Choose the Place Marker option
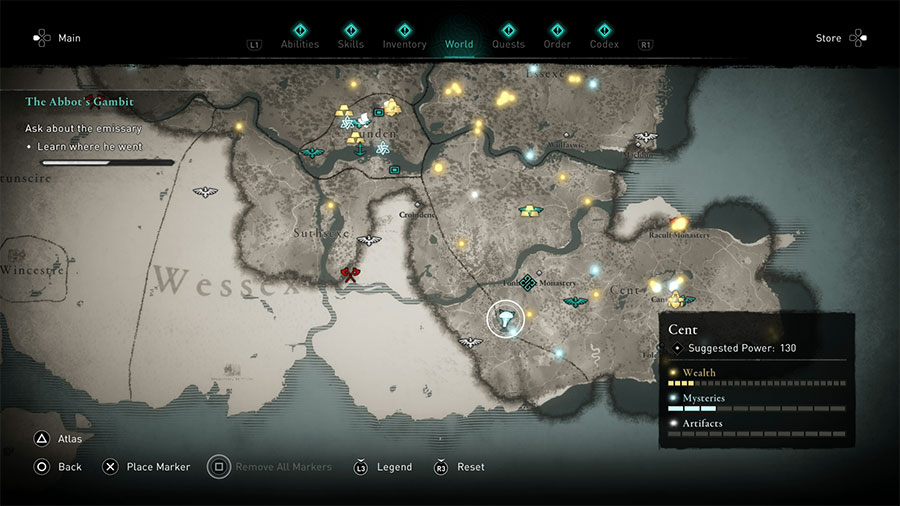The width and height of the screenshot is (900, 506). click(157, 467)
